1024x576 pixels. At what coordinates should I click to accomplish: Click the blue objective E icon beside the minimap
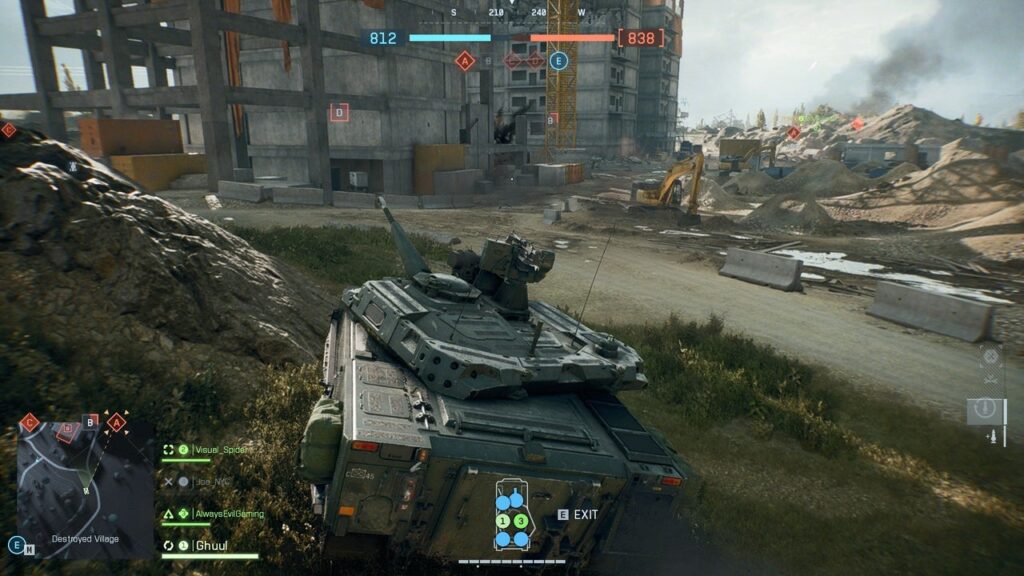(16, 545)
